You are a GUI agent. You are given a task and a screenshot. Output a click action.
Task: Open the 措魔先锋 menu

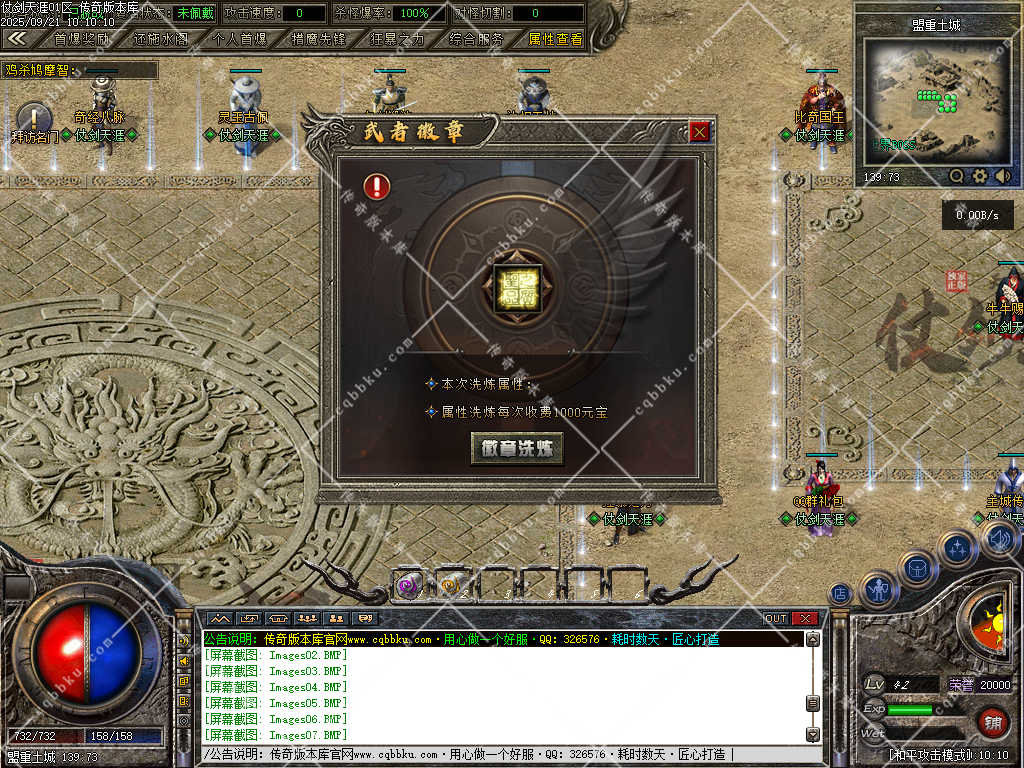[318, 39]
